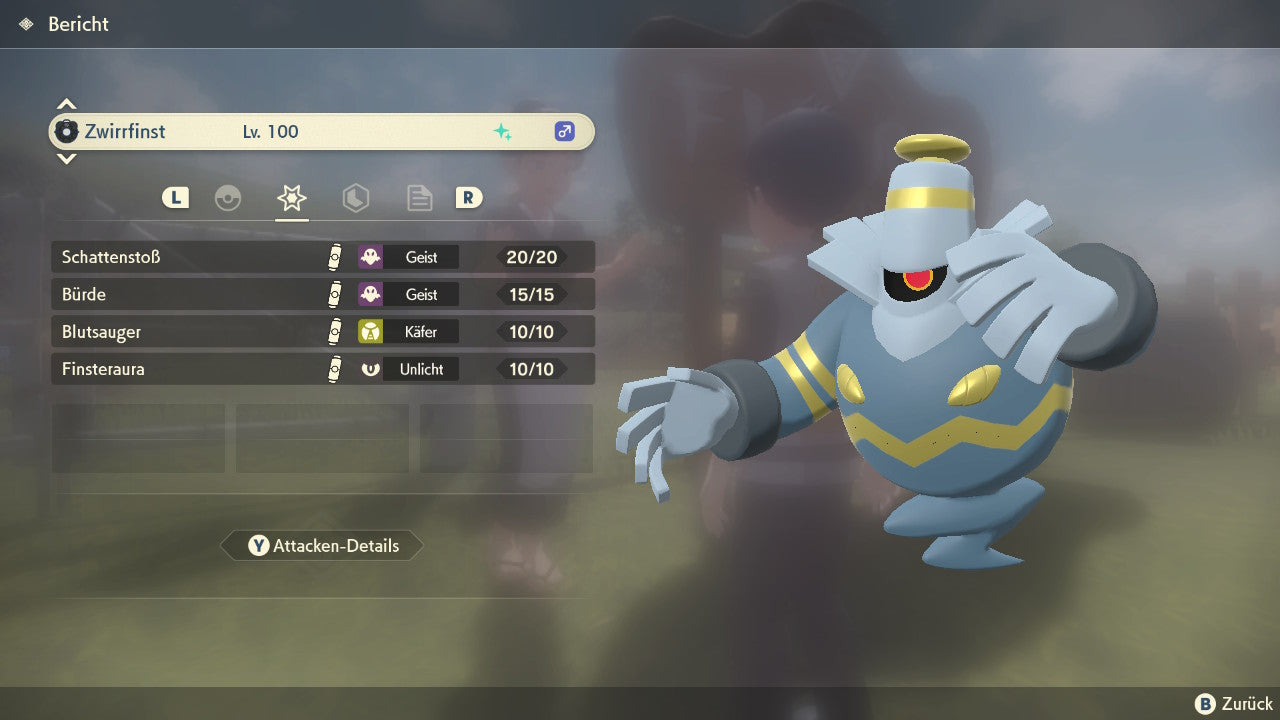Select the Schattenstoß move row

click(x=322, y=257)
